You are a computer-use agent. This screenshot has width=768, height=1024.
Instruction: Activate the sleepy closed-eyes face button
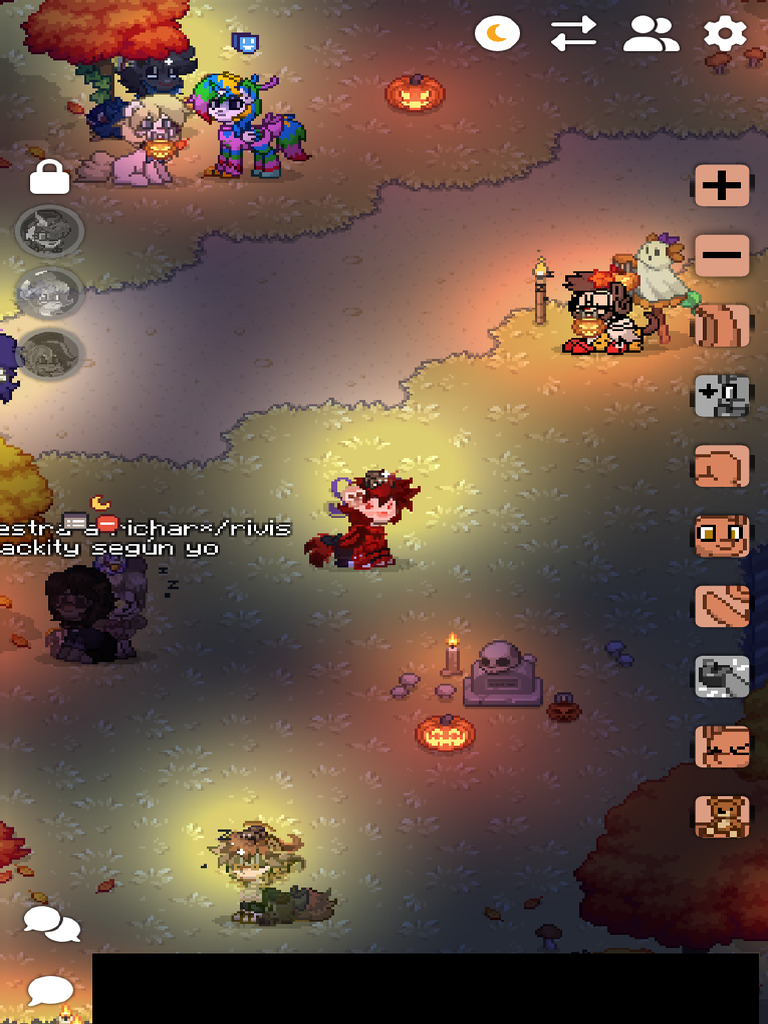pyautogui.click(x=722, y=747)
